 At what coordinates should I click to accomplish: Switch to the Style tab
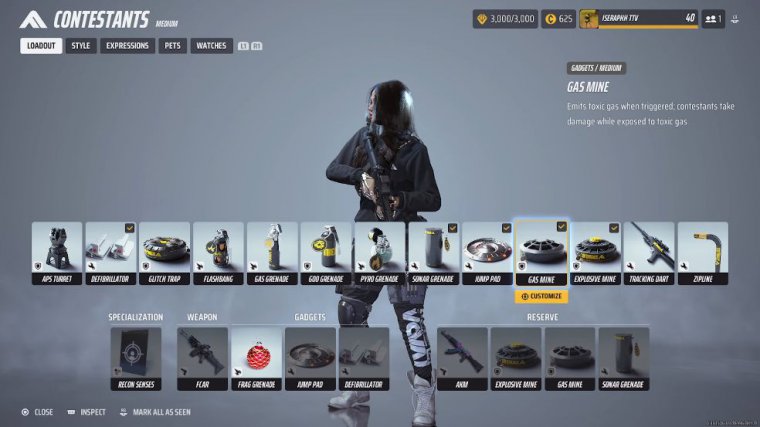pyautogui.click(x=81, y=46)
